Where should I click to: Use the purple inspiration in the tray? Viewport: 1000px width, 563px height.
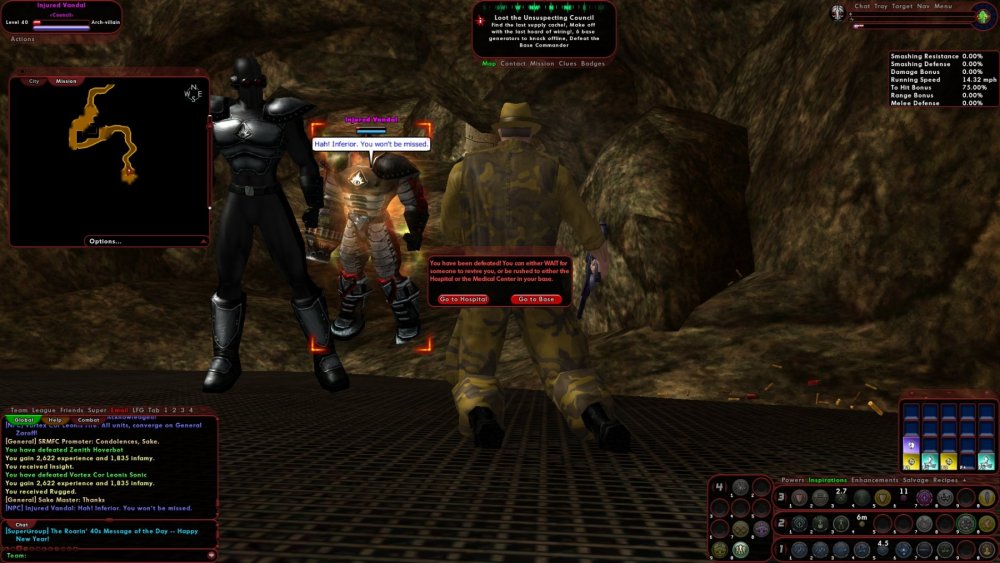pos(911,443)
